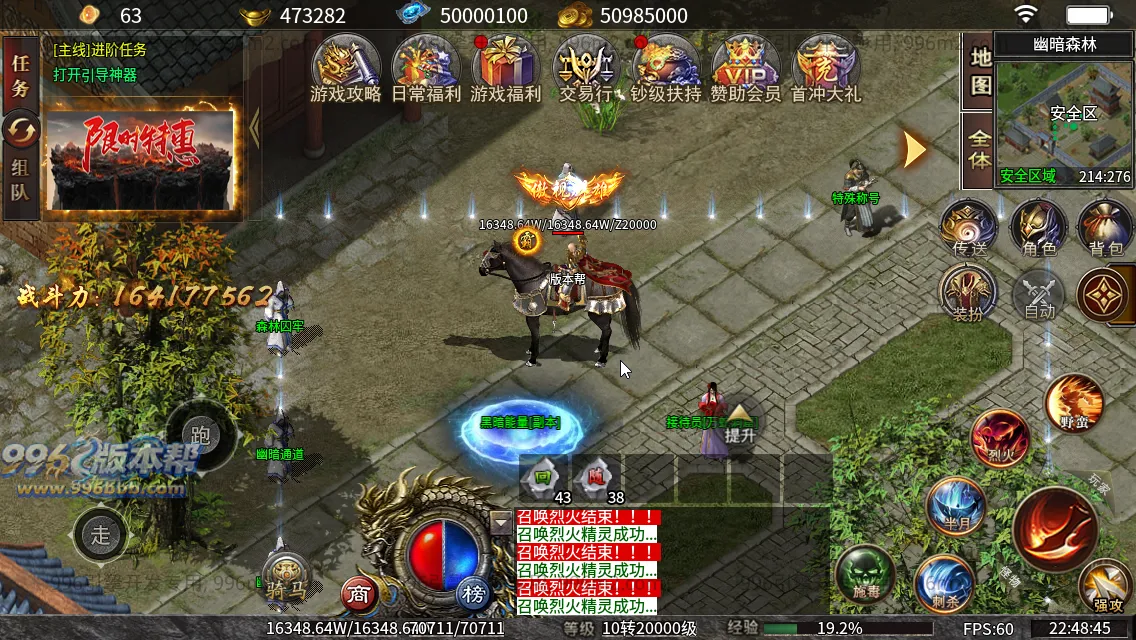Open the 游戏攻略 game guide icon
The height and width of the screenshot is (640, 1136).
(346, 66)
